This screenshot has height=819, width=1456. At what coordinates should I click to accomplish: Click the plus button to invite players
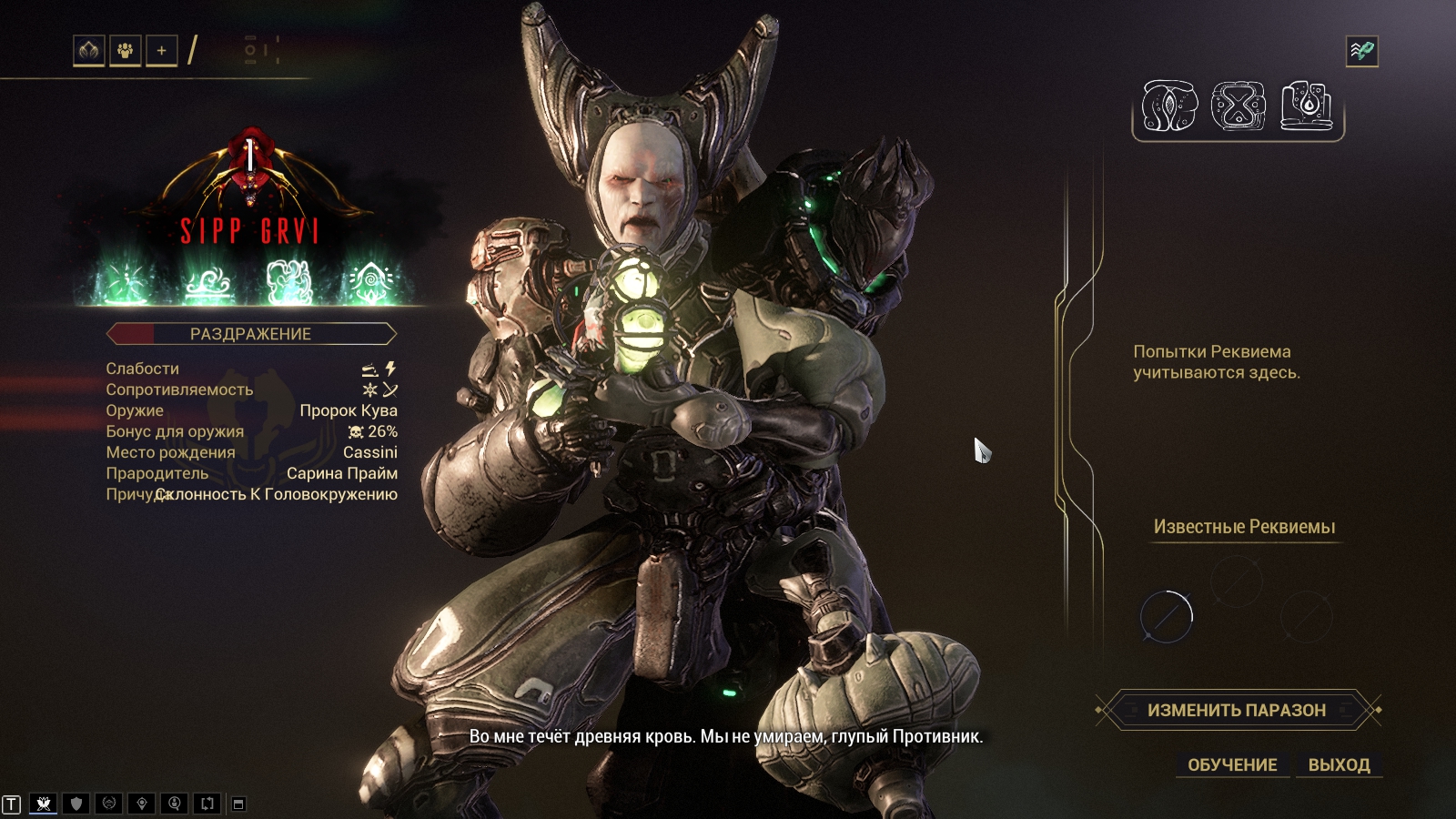tap(161, 51)
